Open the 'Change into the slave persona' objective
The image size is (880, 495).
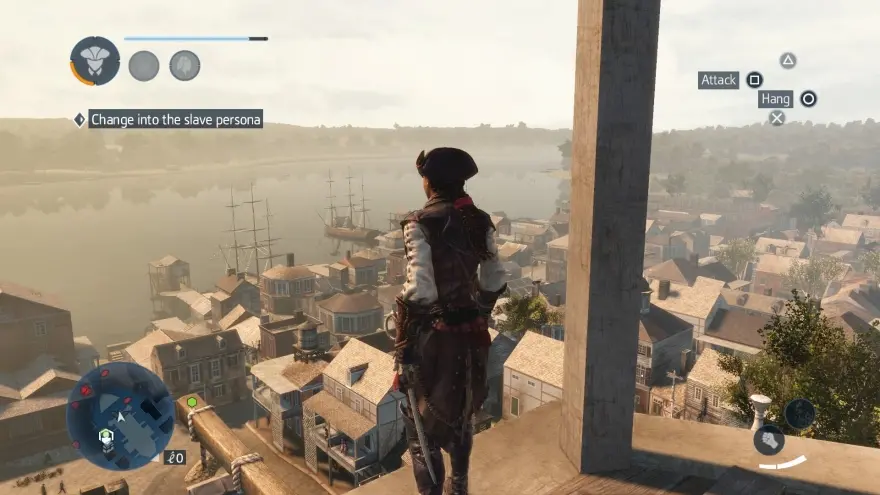coord(175,119)
